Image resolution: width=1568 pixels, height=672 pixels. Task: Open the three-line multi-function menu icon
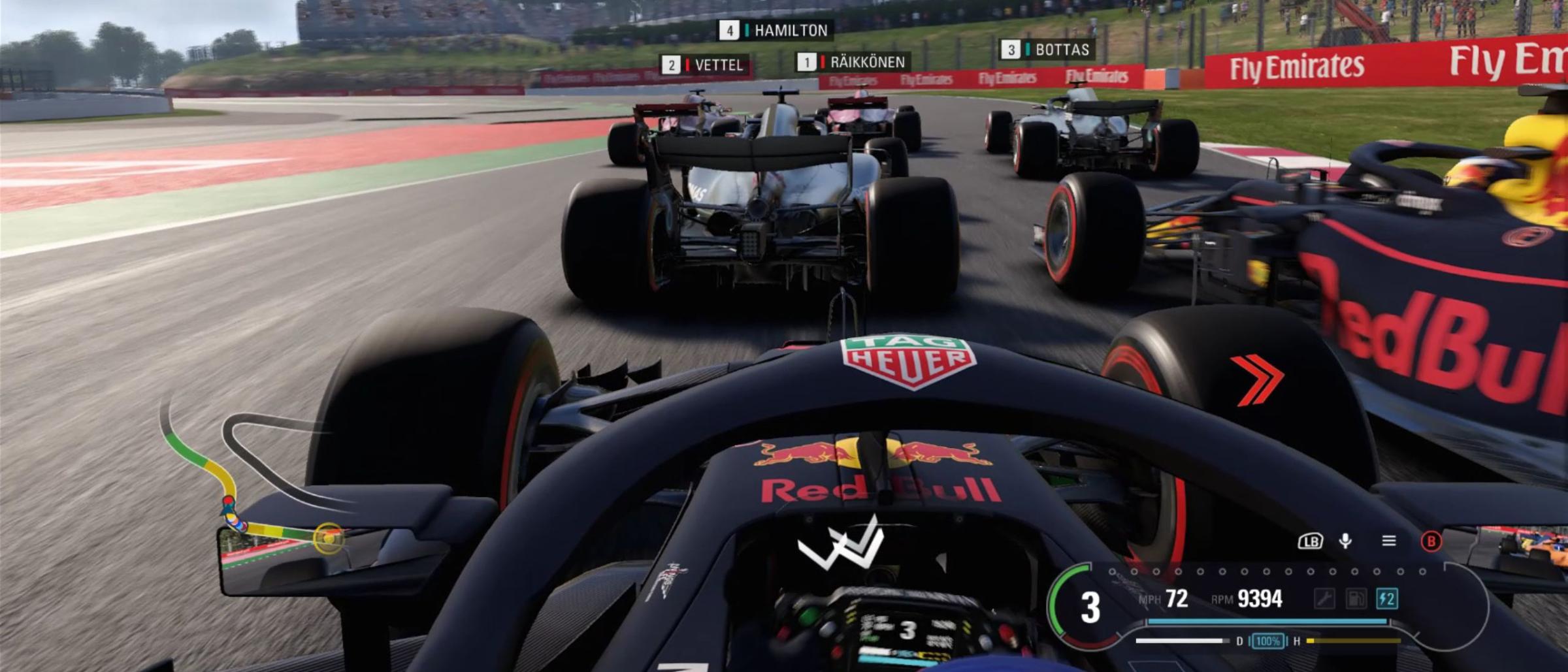(x=1389, y=541)
